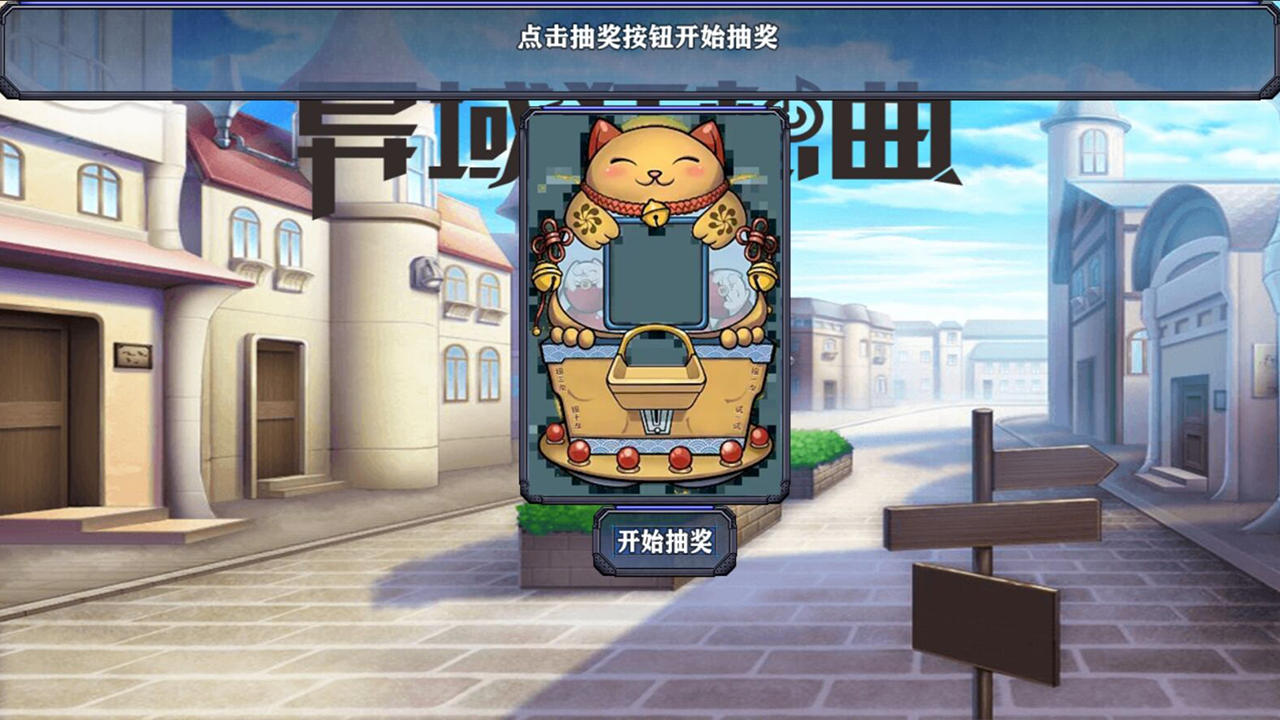Click the leftmost red orb on the base
This screenshot has height=720, width=1280.
(553, 432)
